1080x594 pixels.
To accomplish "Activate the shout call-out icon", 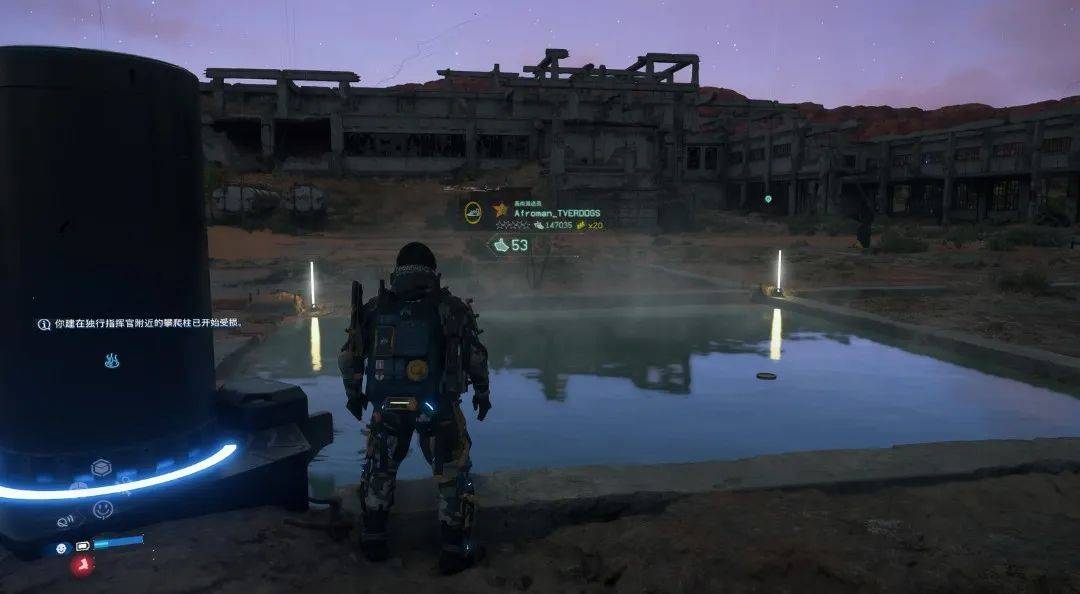I will 64,520.
